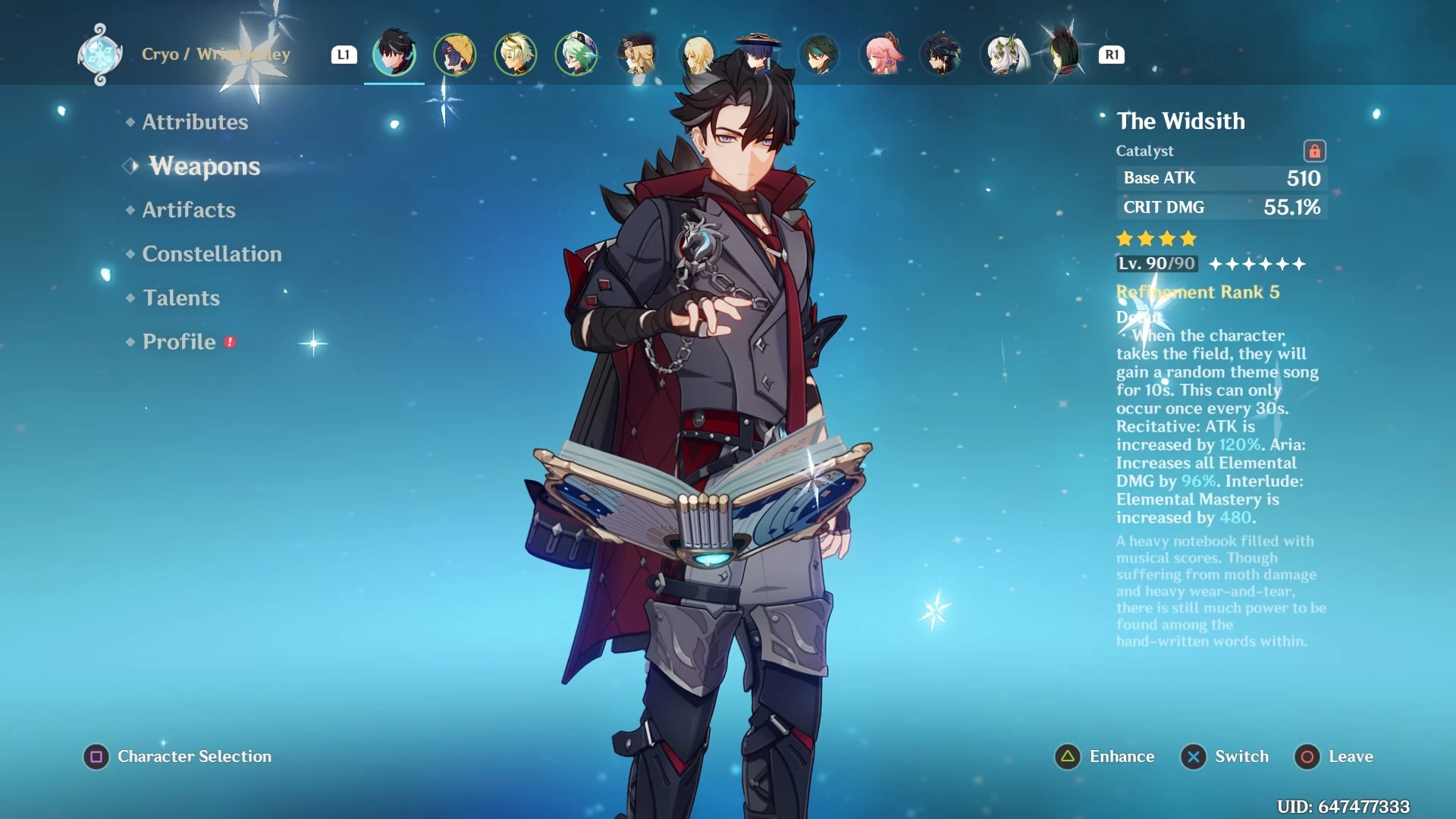This screenshot has height=819, width=1456.
Task: Switch to Nahida's white-haired portrait
Action: (x=1005, y=54)
